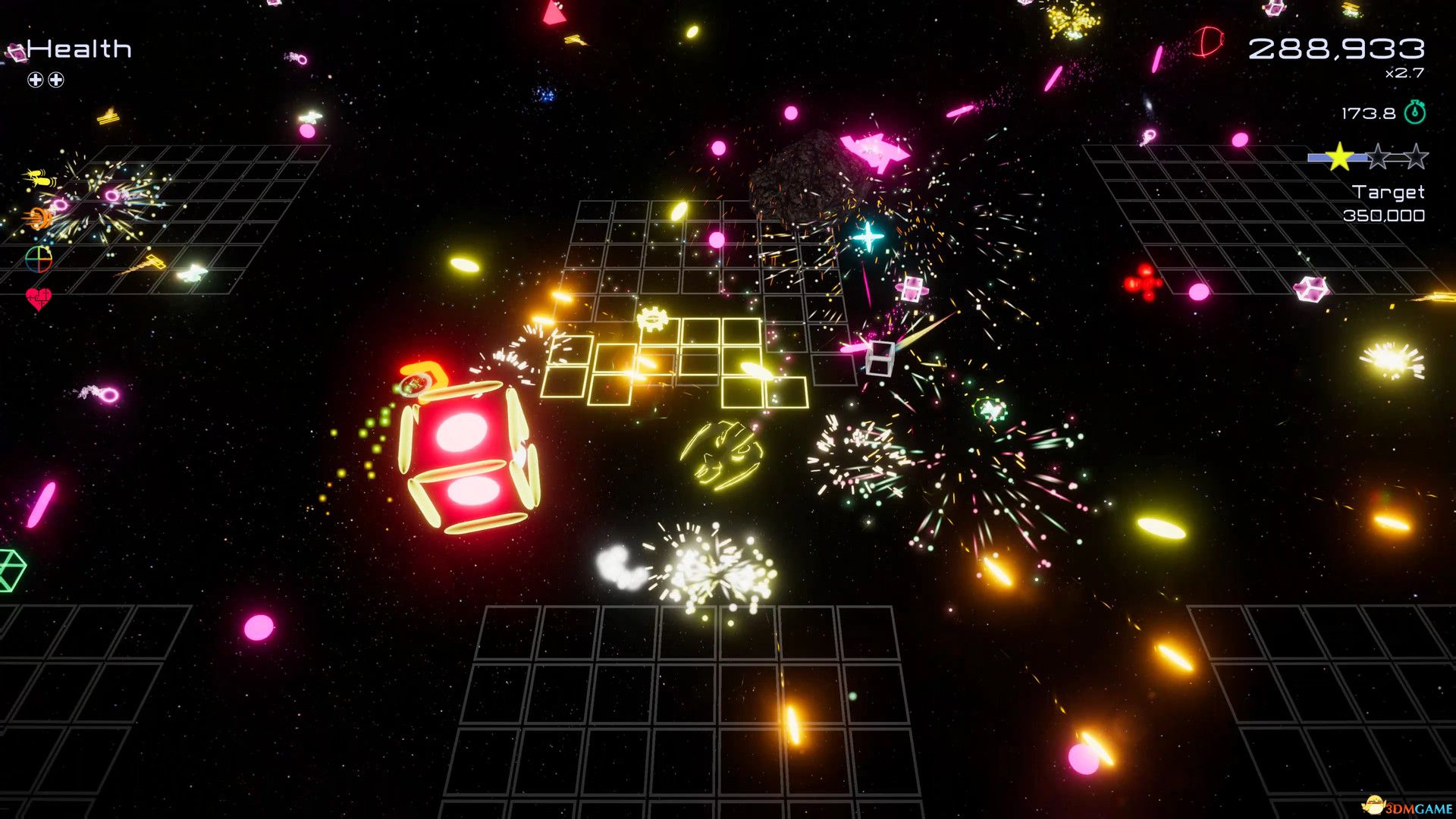The image size is (1456, 819).
Task: Click the right plus symbol under Health
Action: [55, 79]
